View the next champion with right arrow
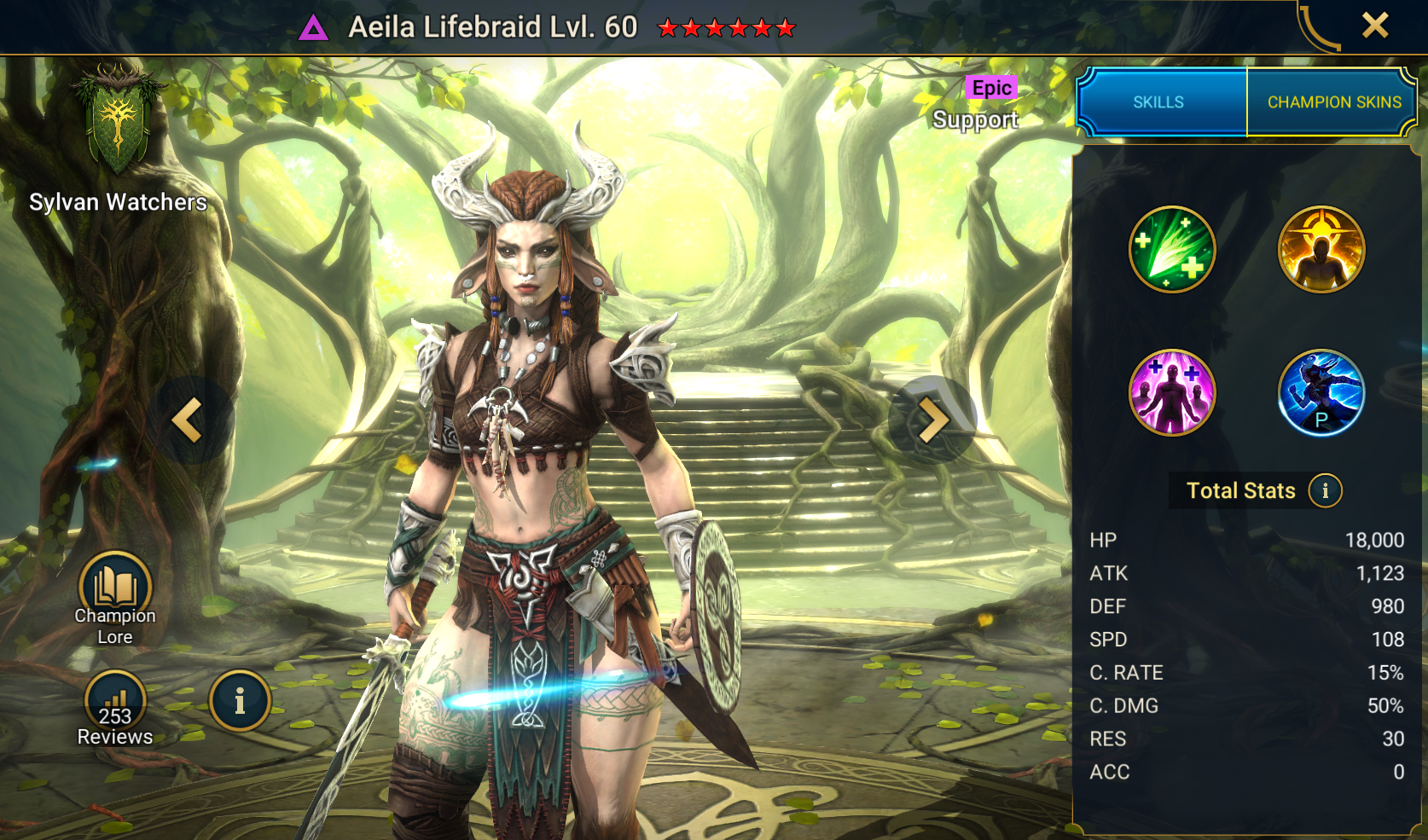1428x840 pixels. [932, 420]
